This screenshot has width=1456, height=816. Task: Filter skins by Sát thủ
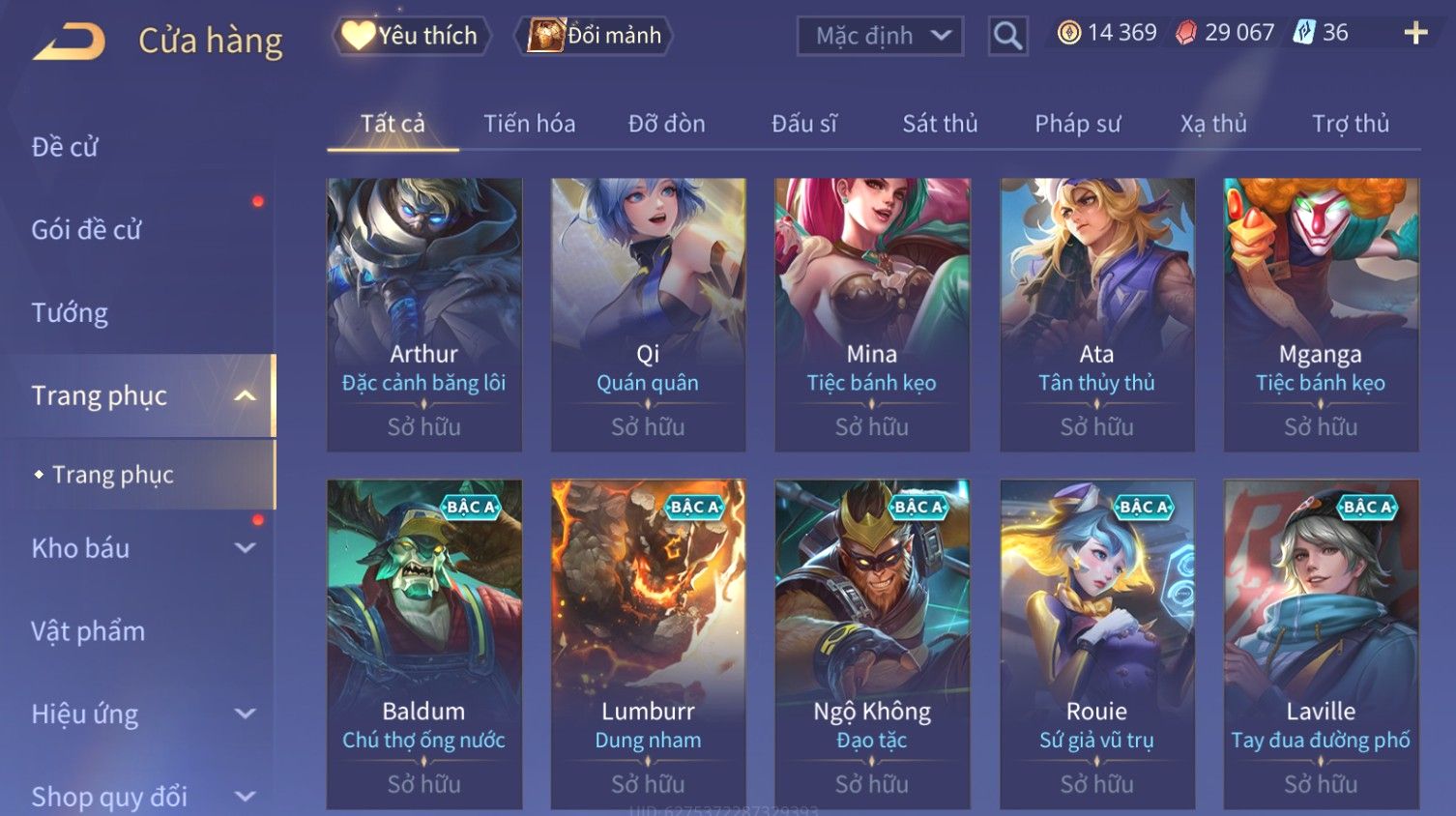click(940, 124)
